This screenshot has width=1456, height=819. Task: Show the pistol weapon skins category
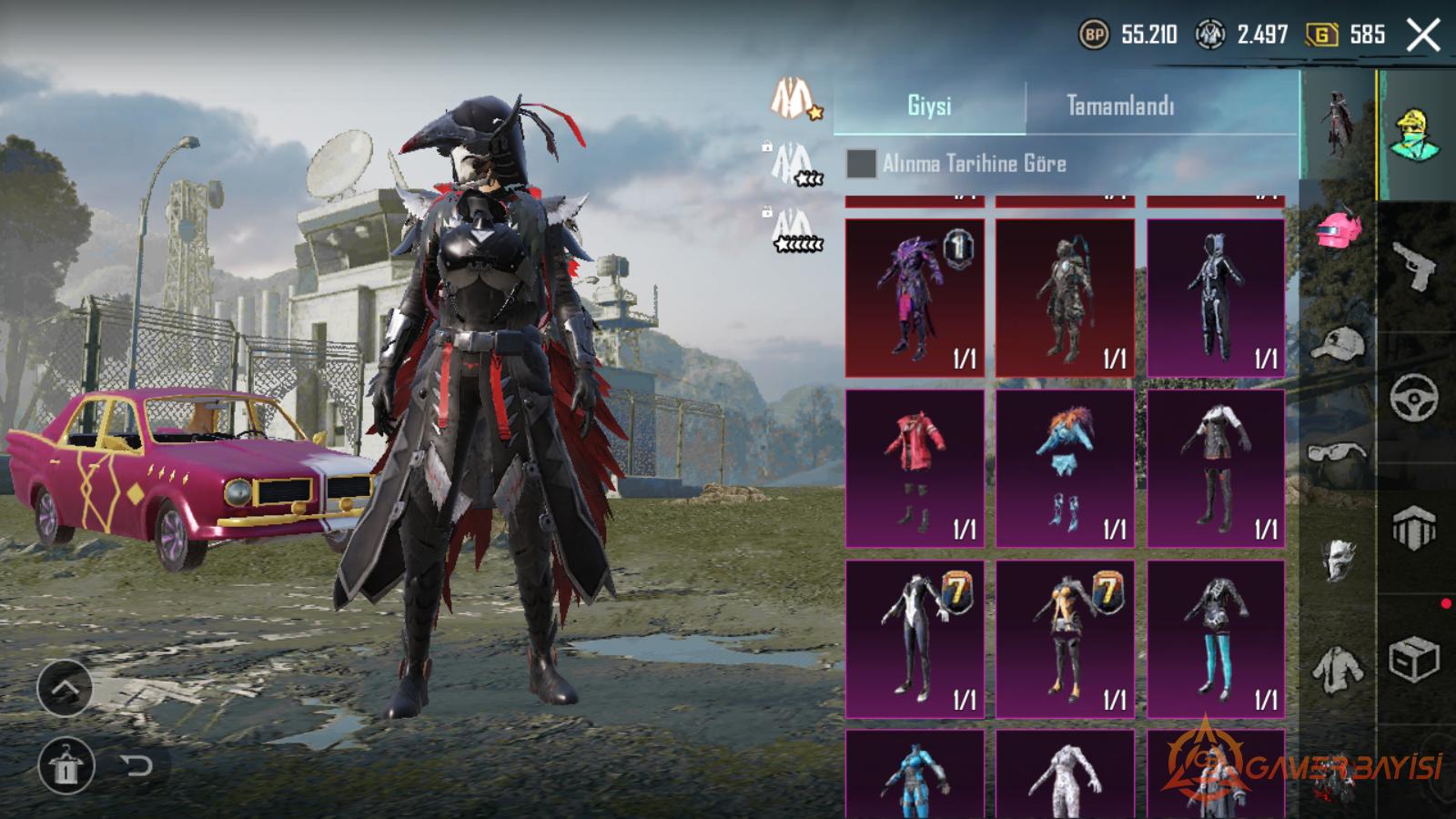[1414, 266]
